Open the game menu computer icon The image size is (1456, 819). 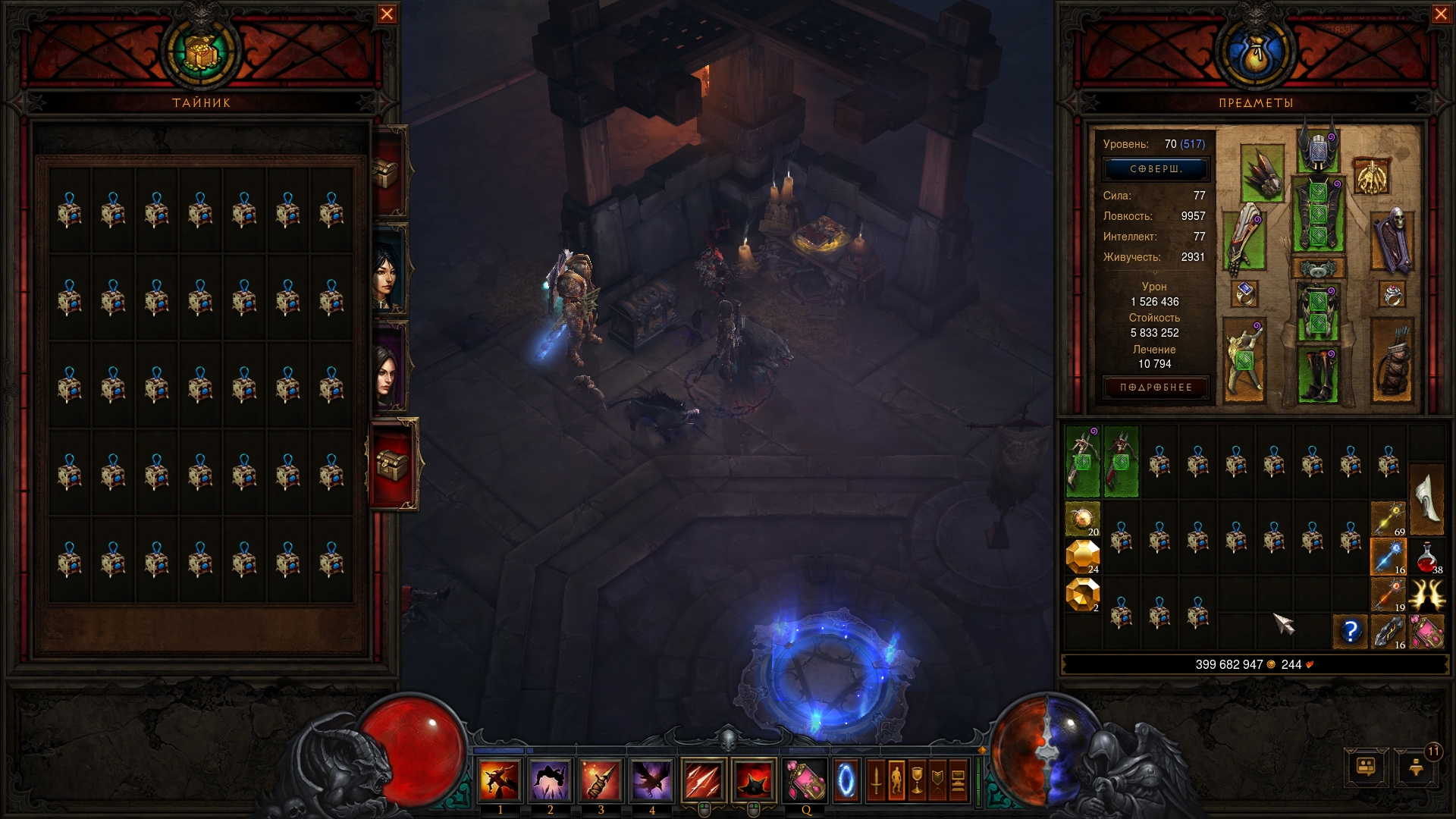point(1366,767)
